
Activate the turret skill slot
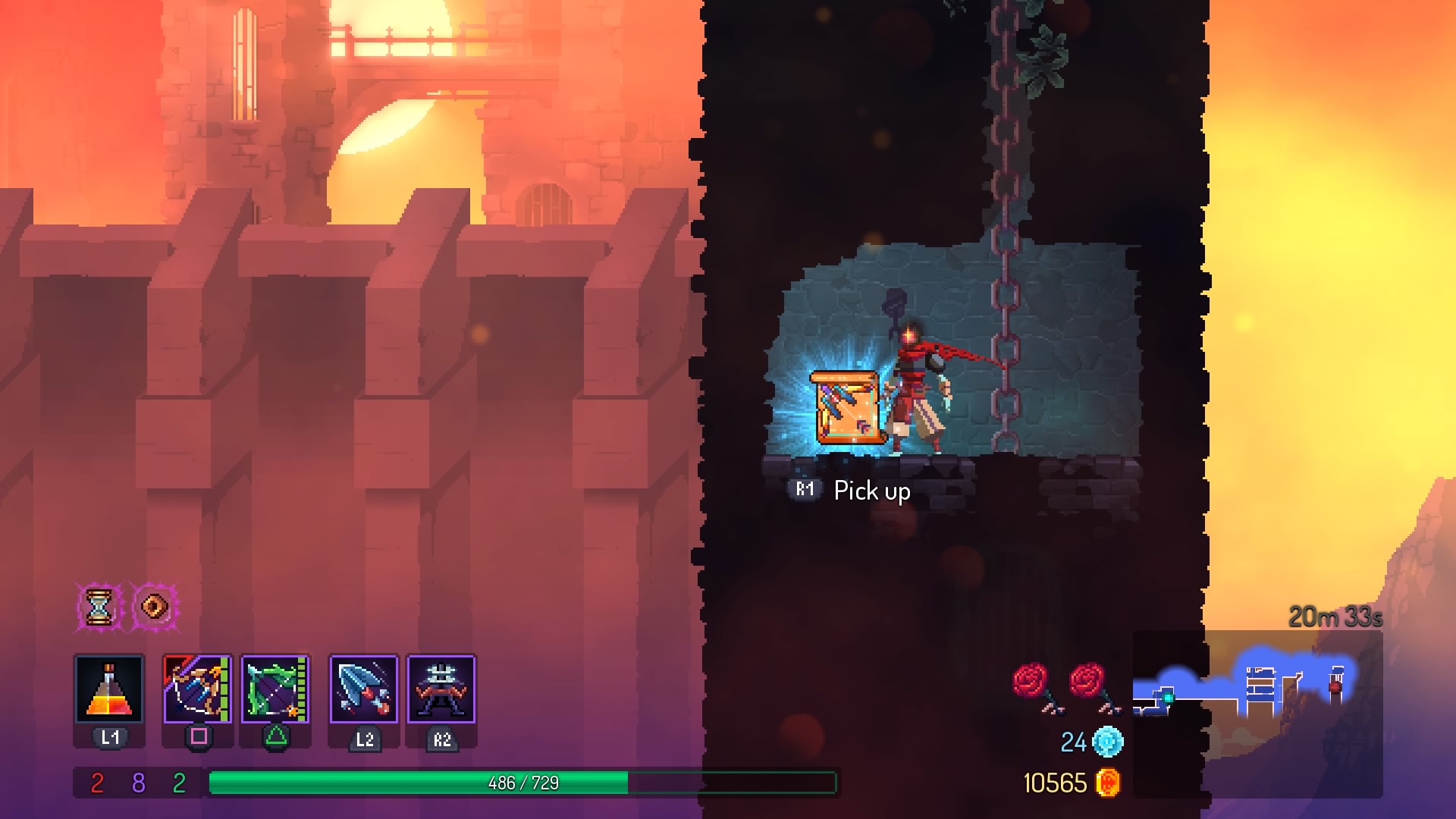[x=441, y=689]
